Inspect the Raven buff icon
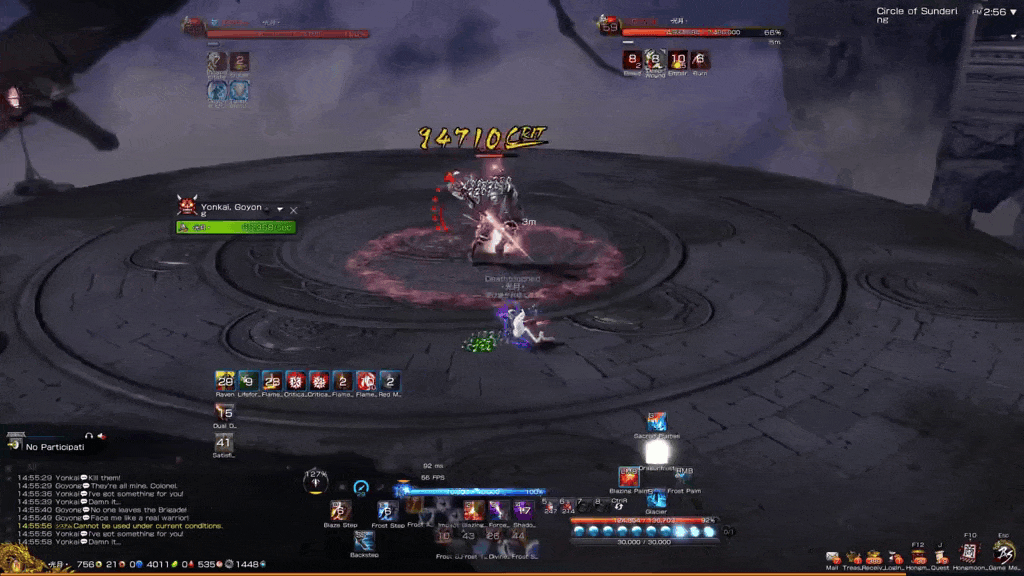The height and width of the screenshot is (576, 1024). [225, 381]
